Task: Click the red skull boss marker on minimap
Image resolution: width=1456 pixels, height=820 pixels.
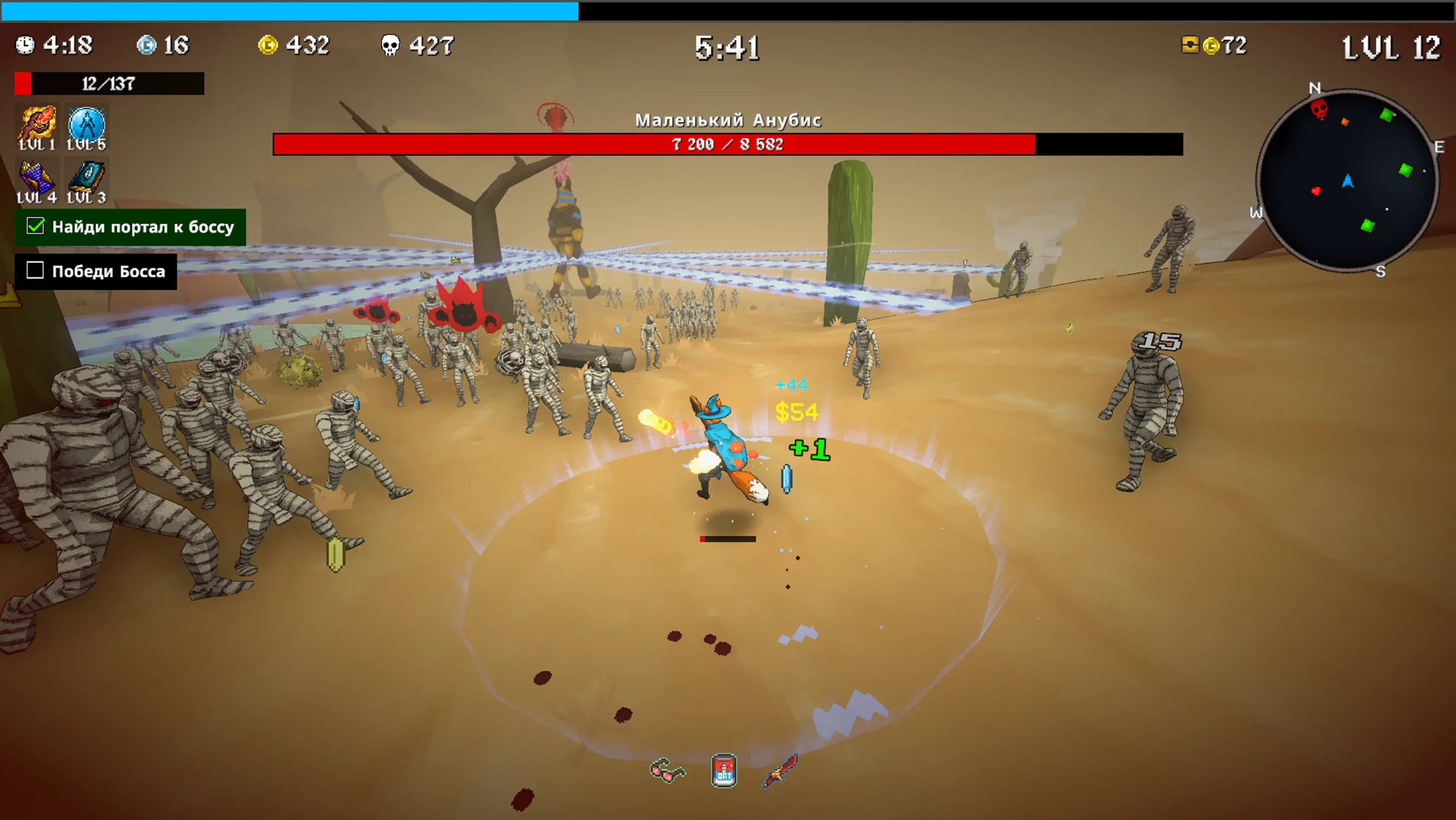Action: pos(1319,108)
